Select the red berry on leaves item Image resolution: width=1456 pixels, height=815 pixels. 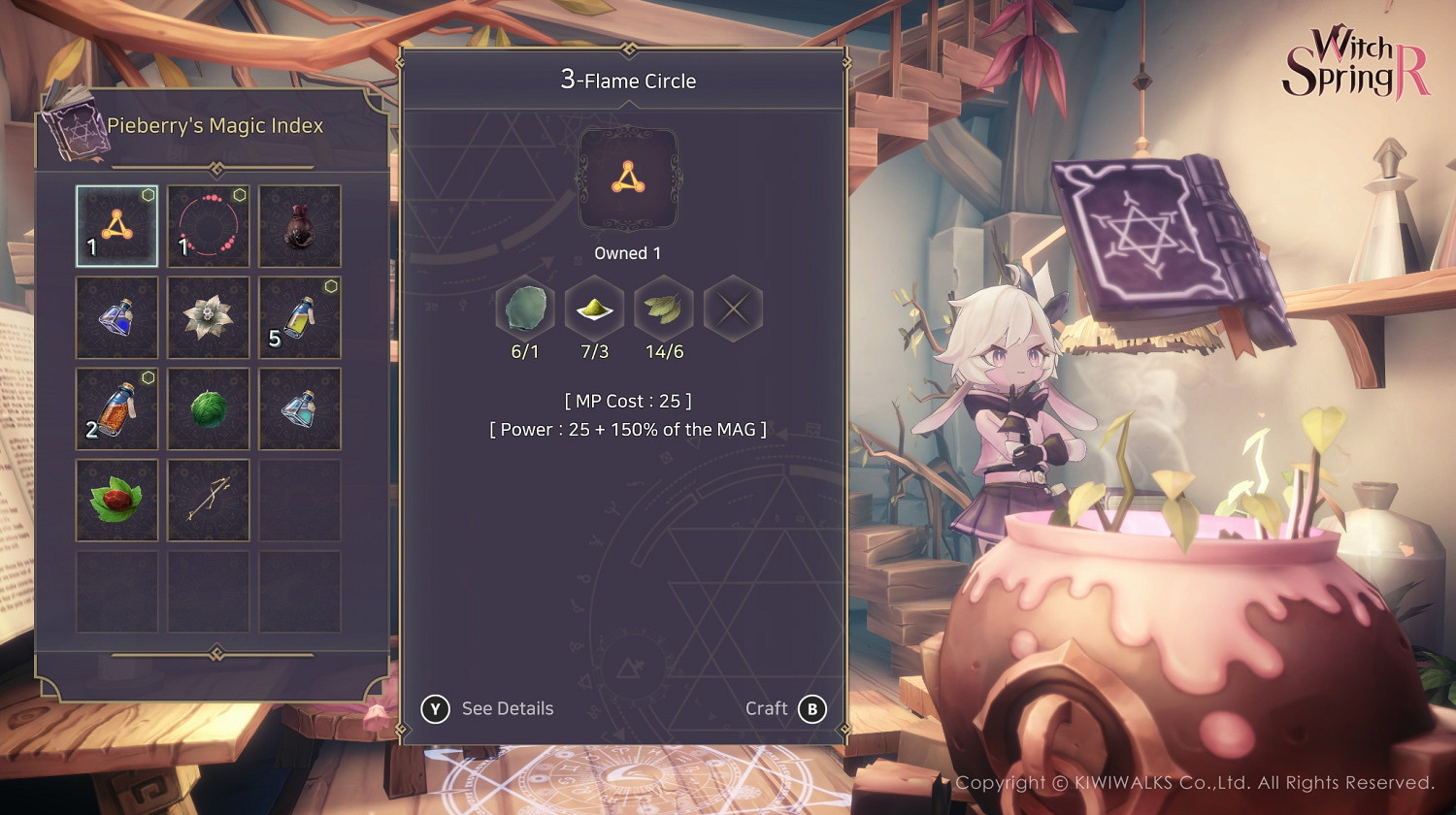pos(116,500)
